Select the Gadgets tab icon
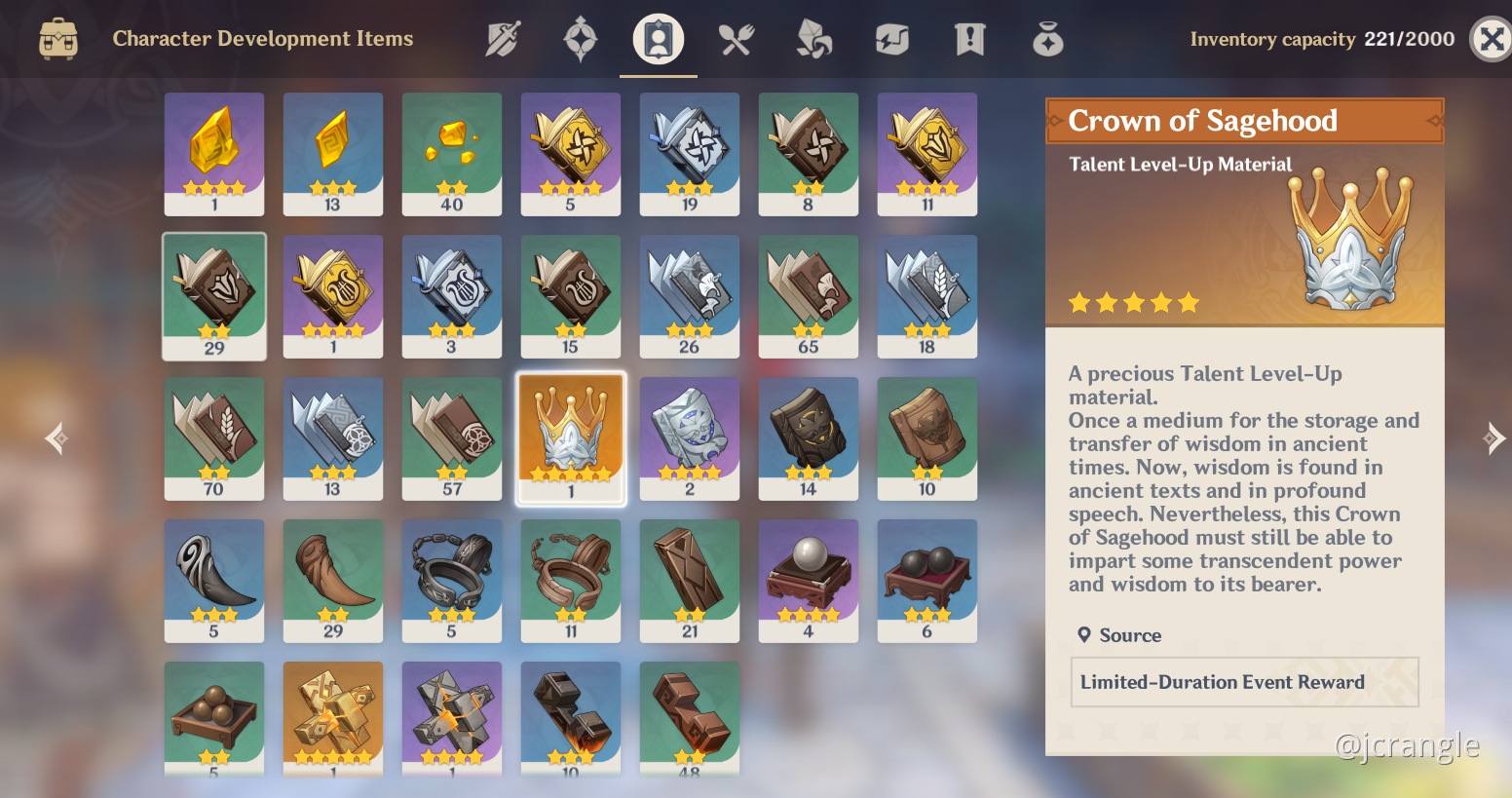This screenshot has width=1512, height=798. pyautogui.click(x=891, y=39)
